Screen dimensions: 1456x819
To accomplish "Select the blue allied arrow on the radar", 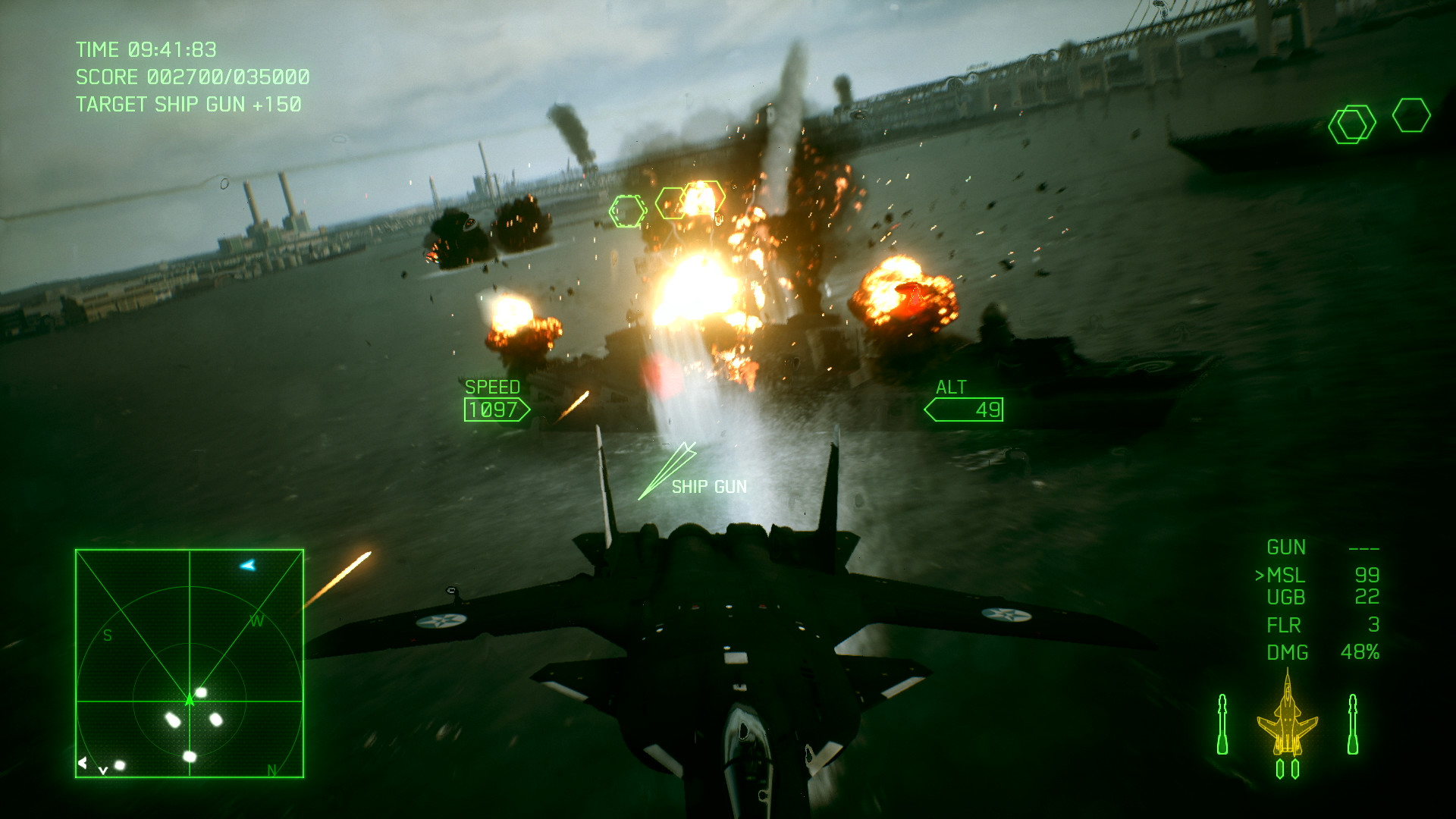I will click(x=247, y=563).
